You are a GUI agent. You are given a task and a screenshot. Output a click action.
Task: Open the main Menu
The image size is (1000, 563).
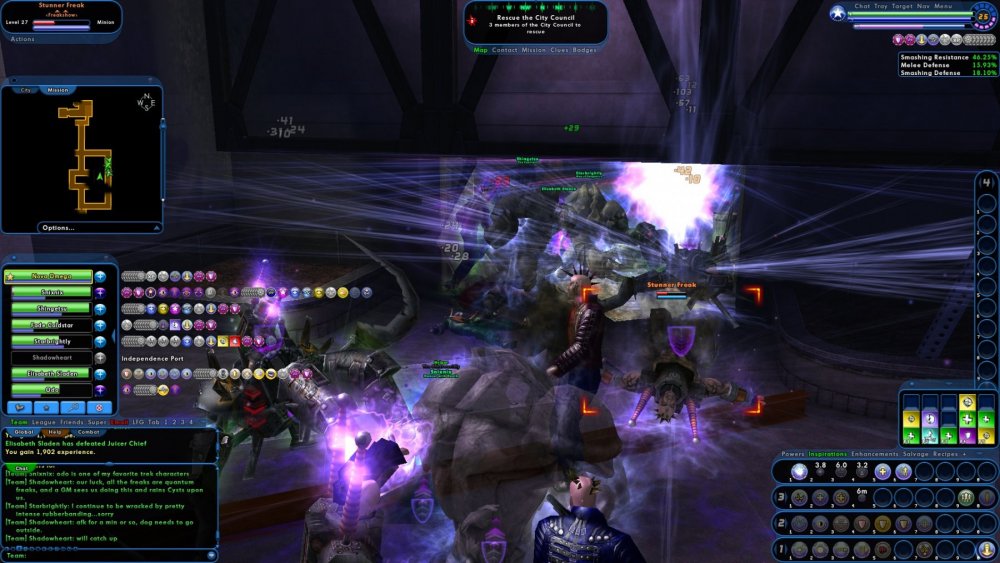(944, 6)
